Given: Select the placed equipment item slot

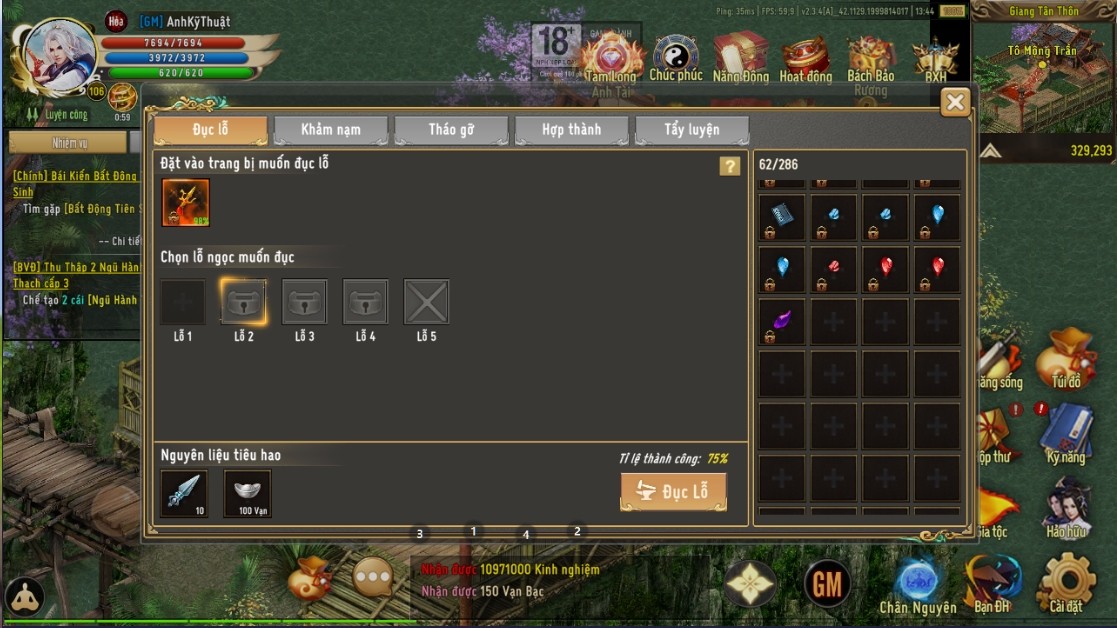Looking at the screenshot, I should click(x=186, y=203).
